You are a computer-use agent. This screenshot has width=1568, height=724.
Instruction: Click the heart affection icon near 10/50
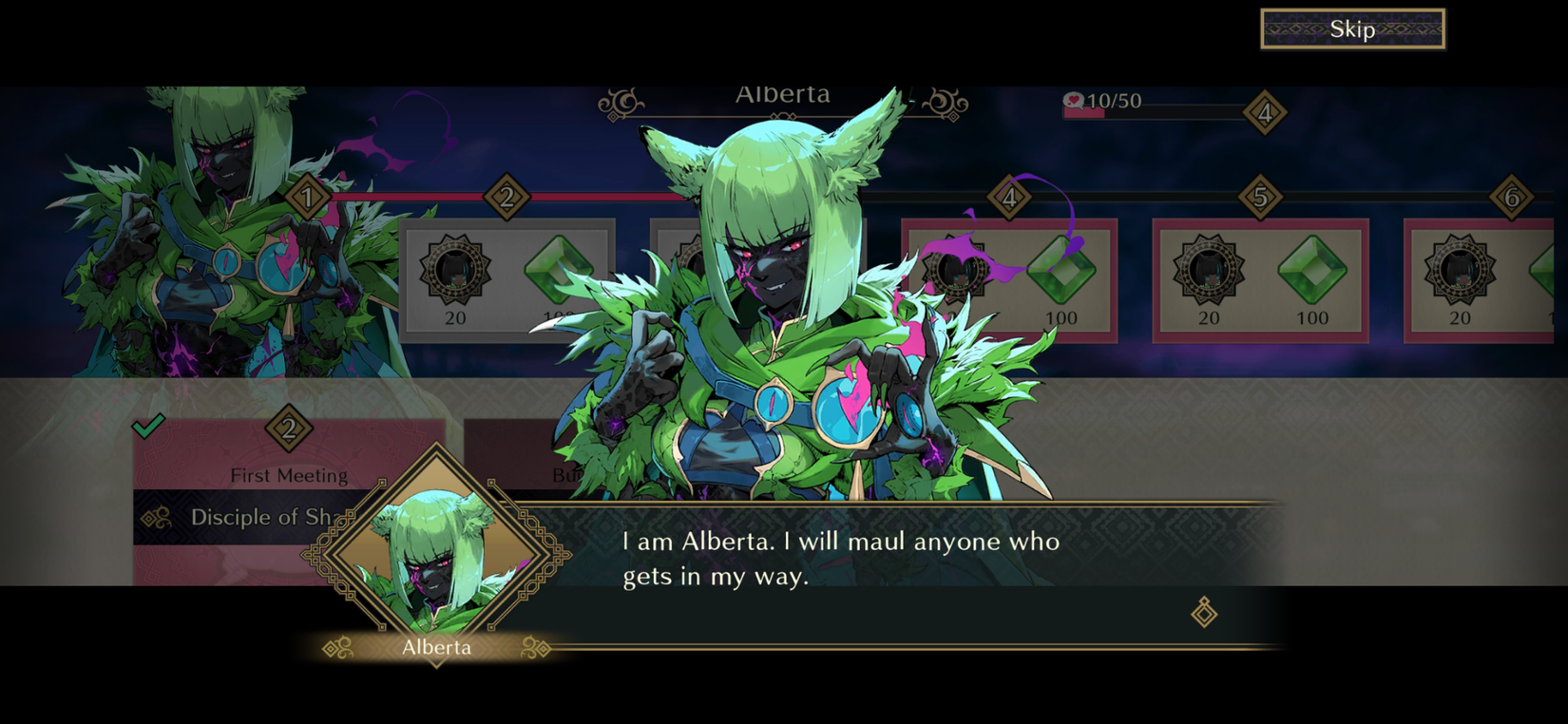tap(1073, 102)
